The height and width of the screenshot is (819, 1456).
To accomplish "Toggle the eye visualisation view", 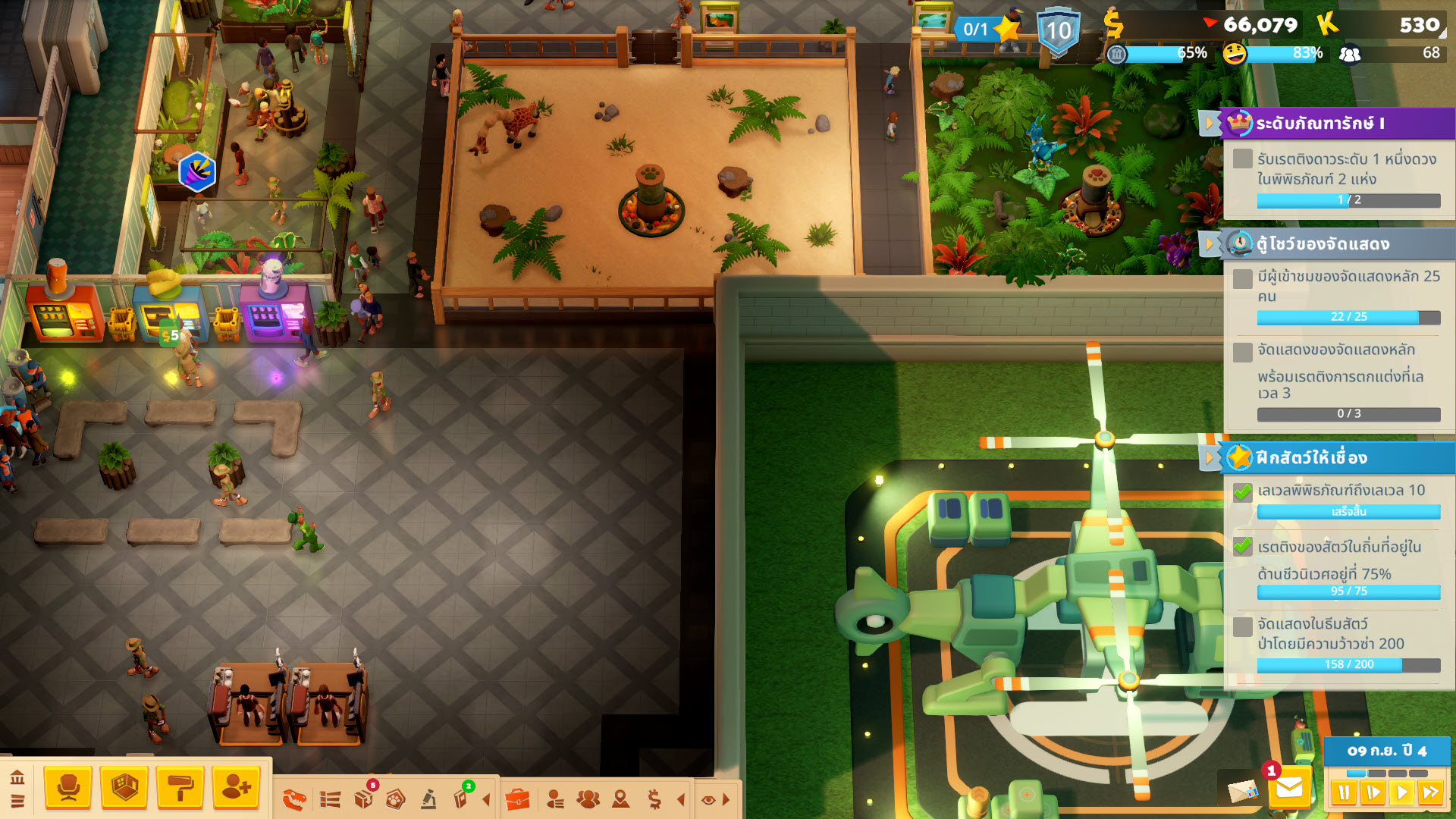I will (x=708, y=799).
